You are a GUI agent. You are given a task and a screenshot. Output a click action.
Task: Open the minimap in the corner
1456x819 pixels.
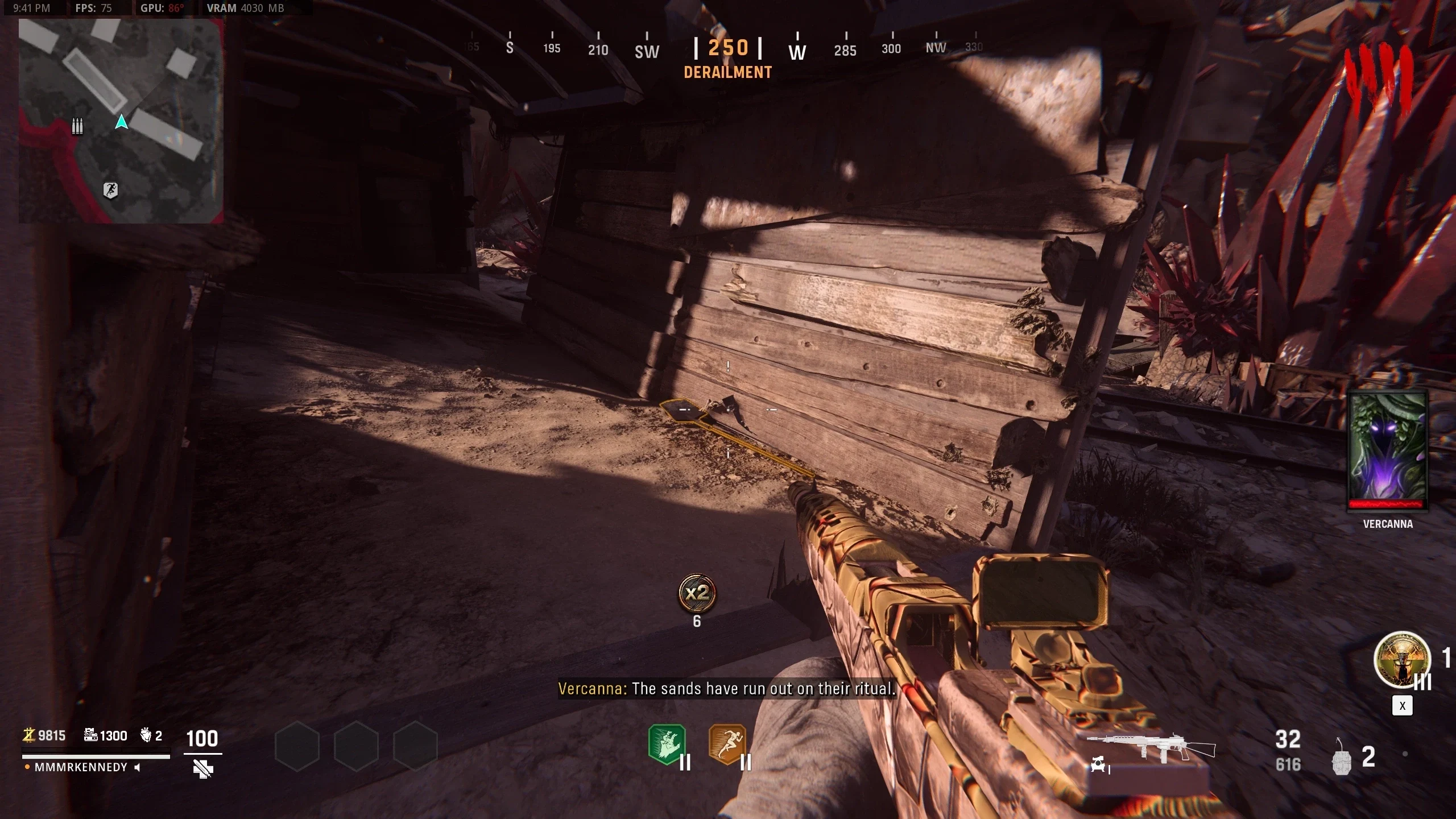click(x=121, y=121)
